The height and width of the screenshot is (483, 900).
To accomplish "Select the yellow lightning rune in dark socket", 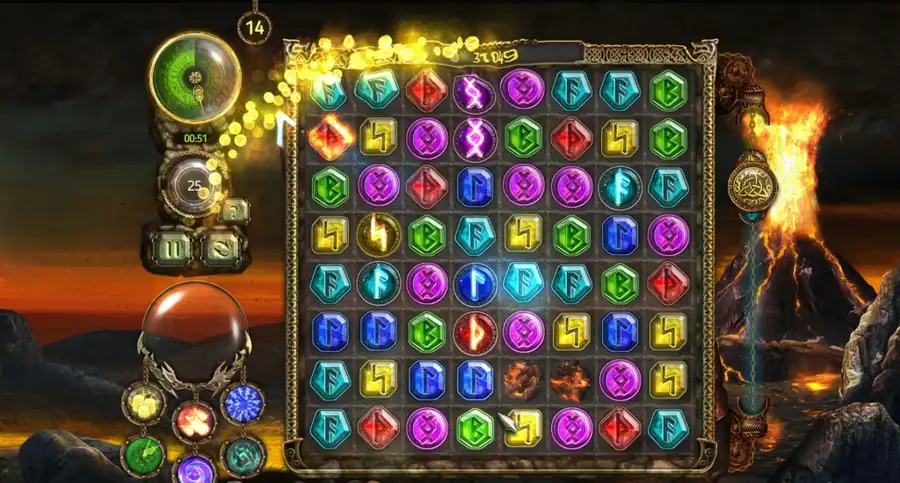I will [379, 235].
